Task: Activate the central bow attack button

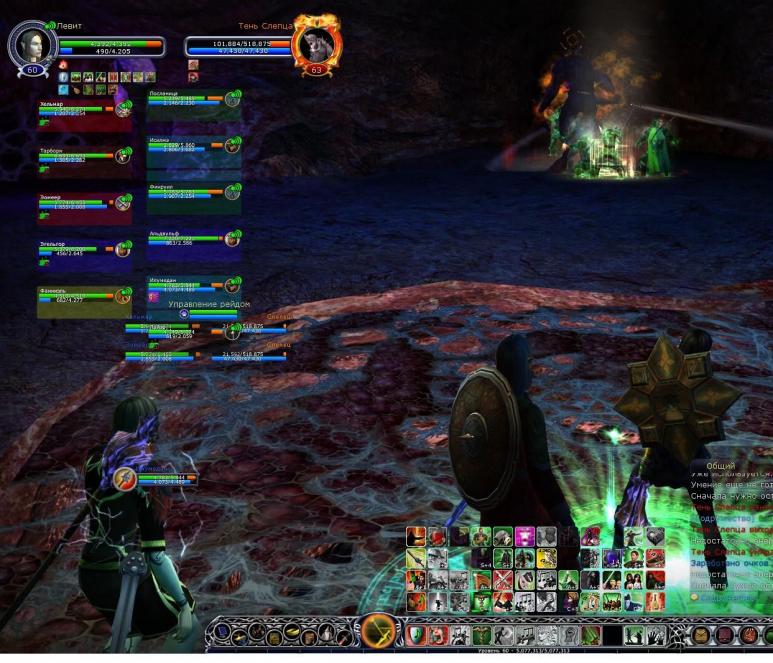Action: 380,633
